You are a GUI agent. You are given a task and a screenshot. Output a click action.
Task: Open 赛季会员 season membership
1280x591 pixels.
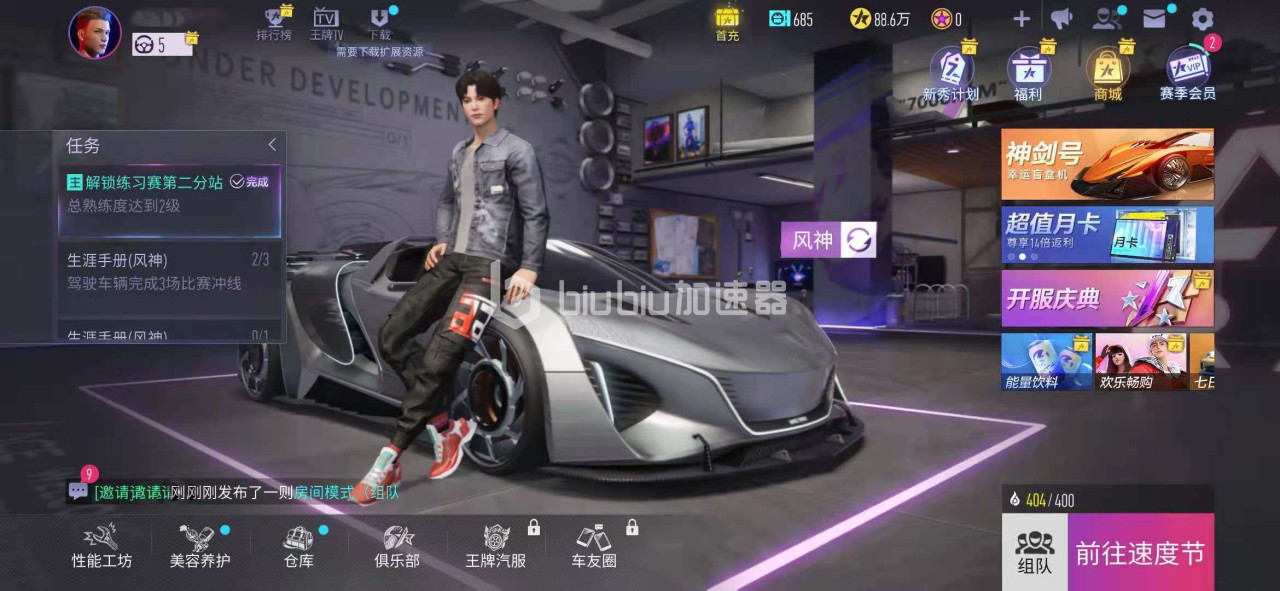click(x=1188, y=73)
